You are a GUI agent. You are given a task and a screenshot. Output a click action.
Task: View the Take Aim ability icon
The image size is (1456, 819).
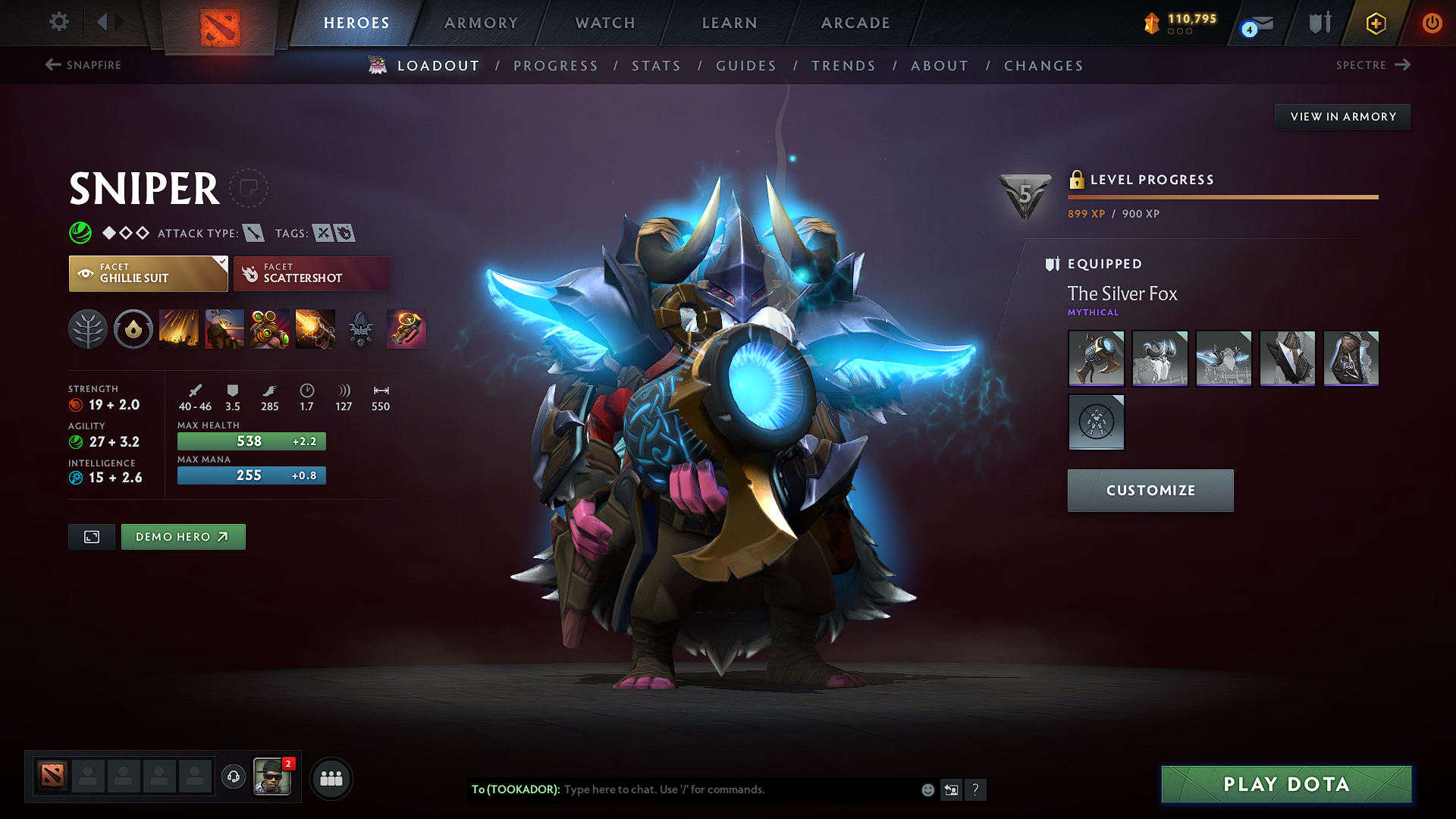[x=270, y=328]
